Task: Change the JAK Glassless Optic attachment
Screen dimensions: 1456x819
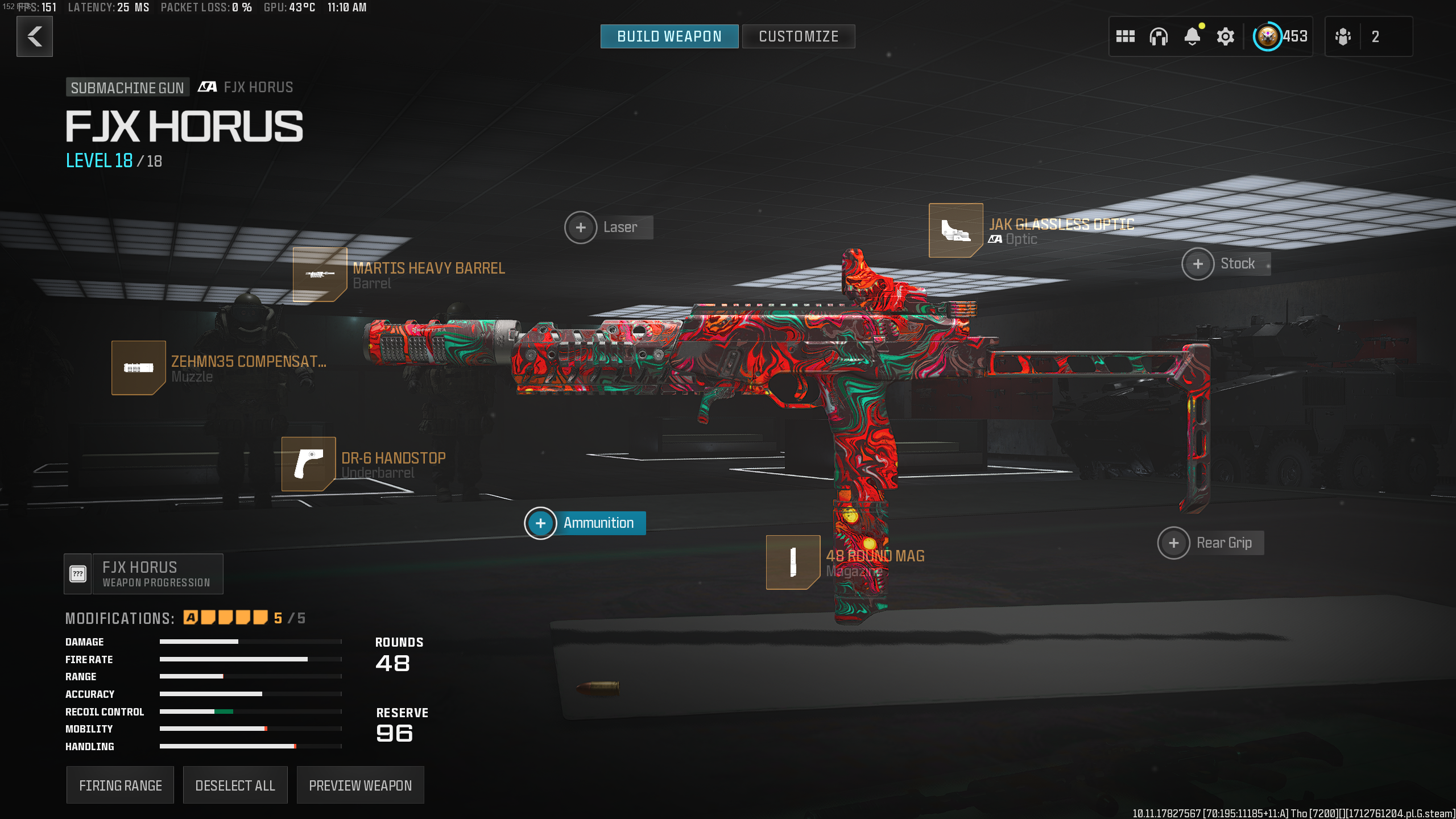Action: coord(955,230)
